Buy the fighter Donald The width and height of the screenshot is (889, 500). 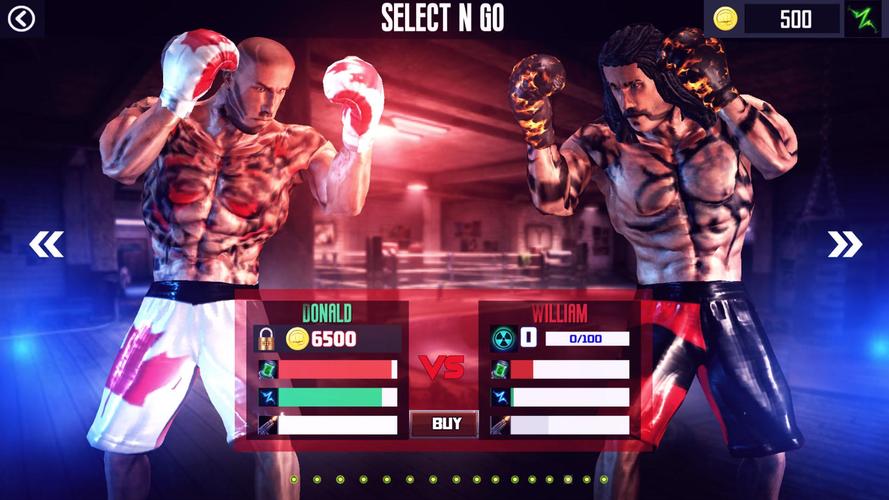coord(447,424)
